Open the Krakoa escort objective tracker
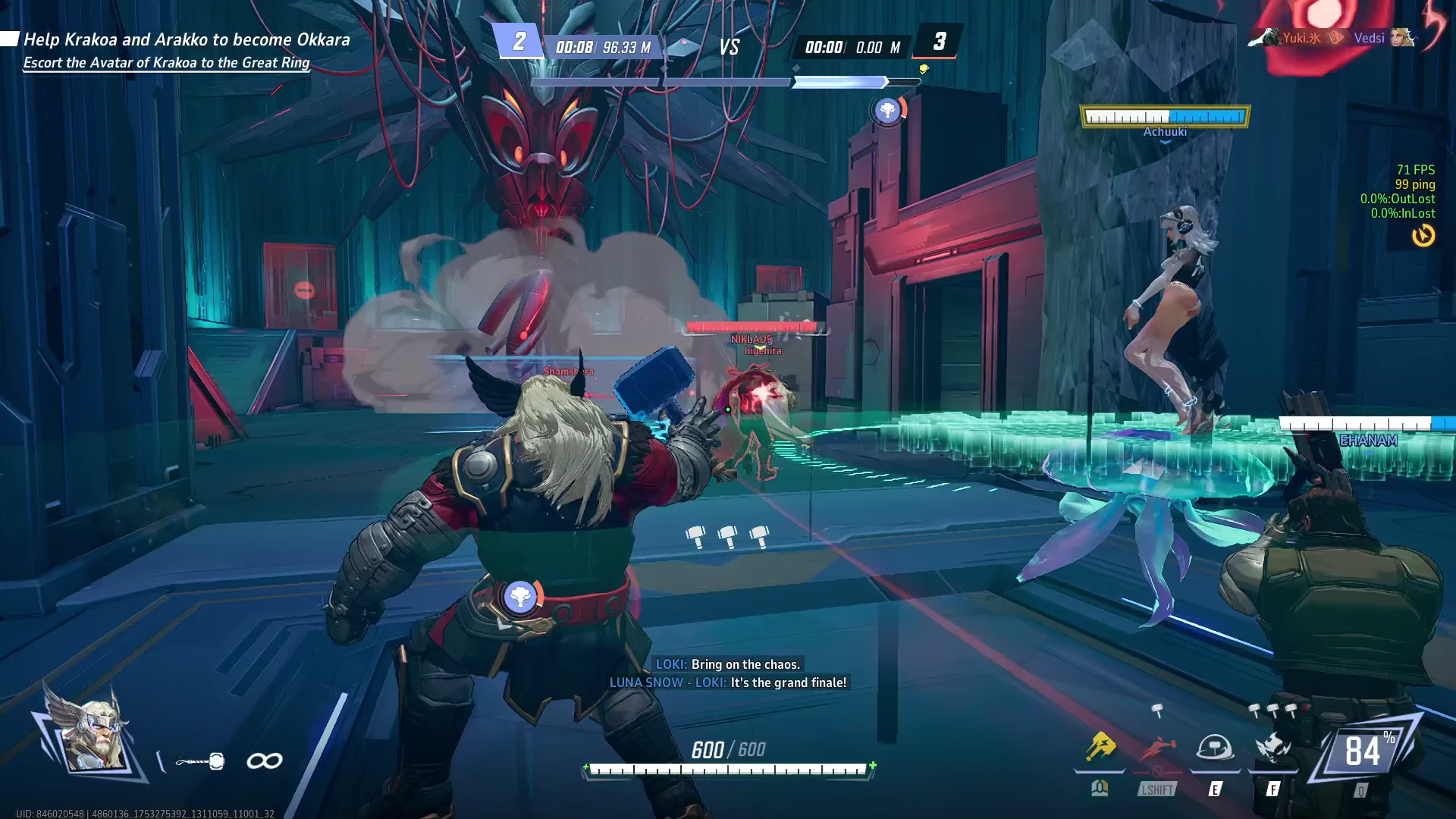Image resolution: width=1456 pixels, height=819 pixels. [186, 50]
